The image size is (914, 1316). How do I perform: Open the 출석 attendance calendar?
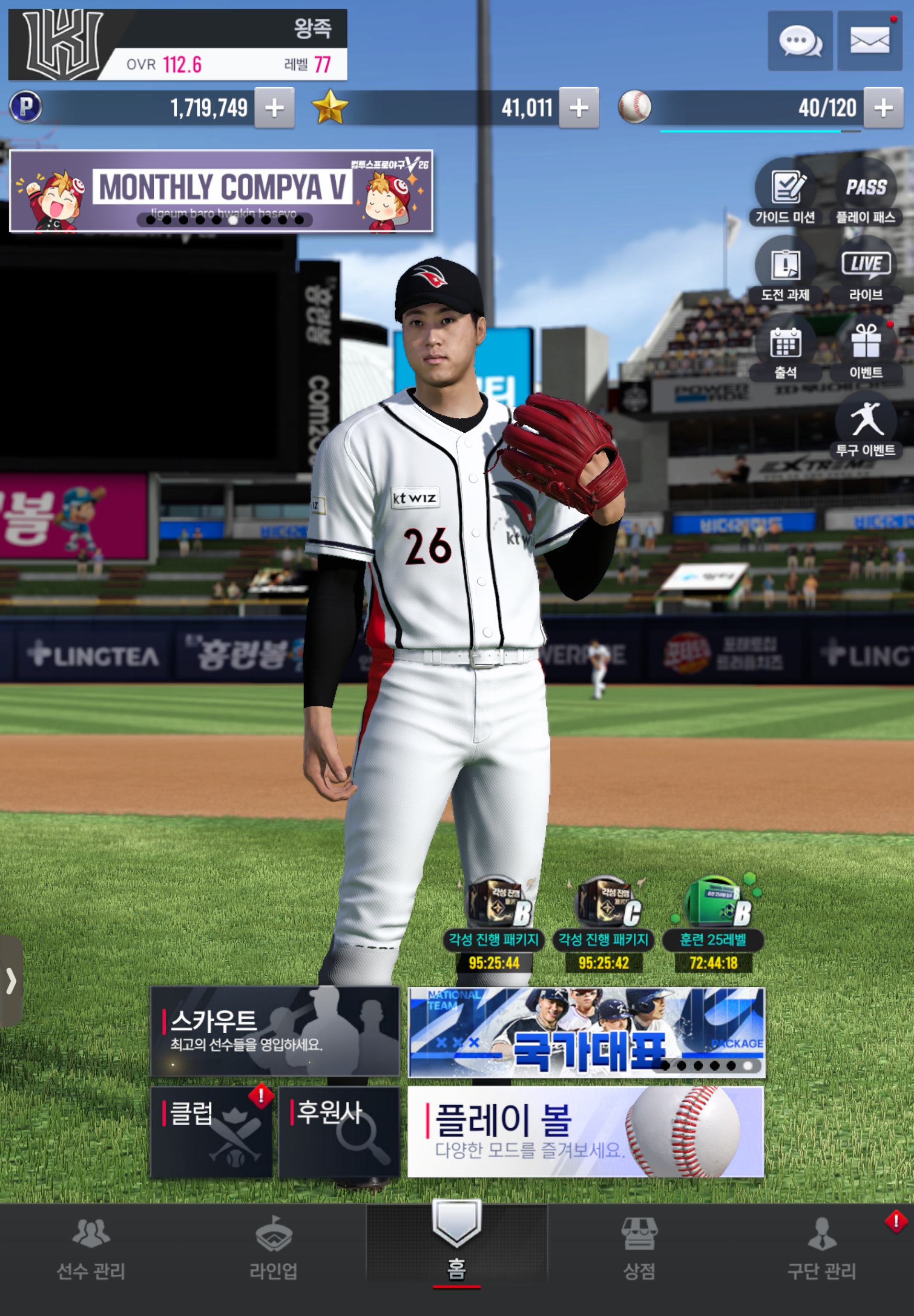(x=785, y=349)
